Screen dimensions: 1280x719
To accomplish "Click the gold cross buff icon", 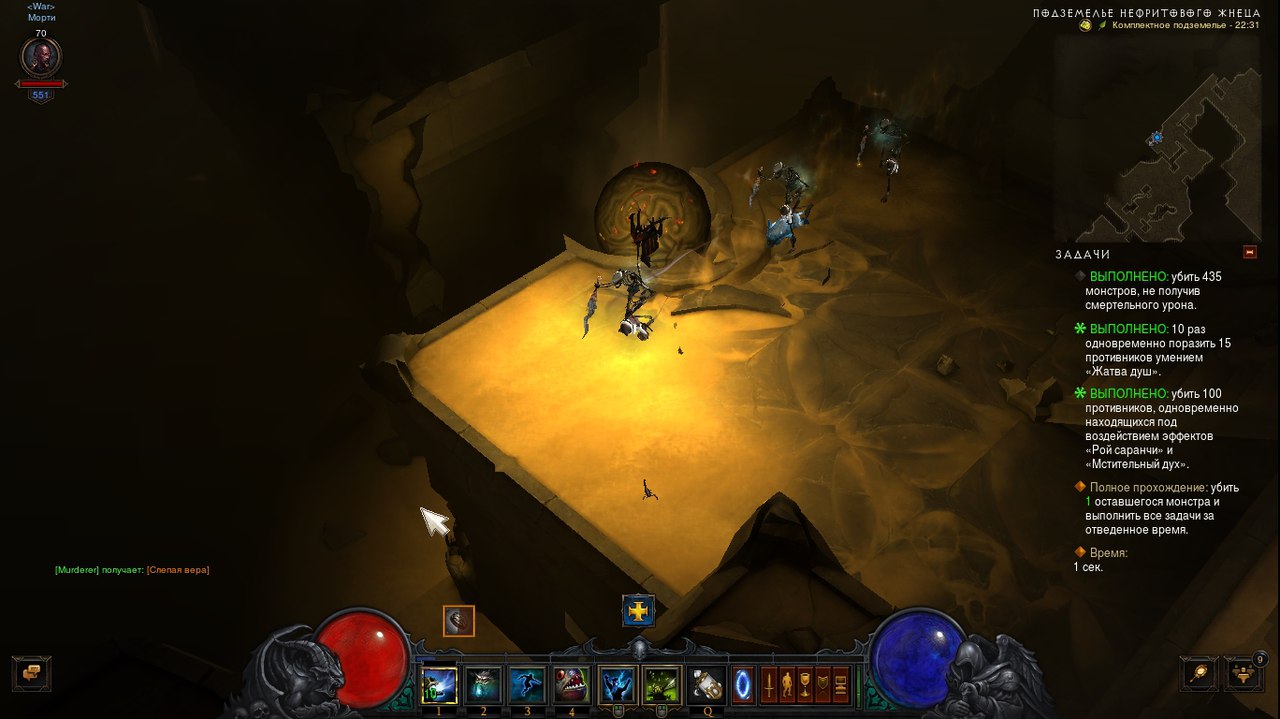I will (638, 609).
